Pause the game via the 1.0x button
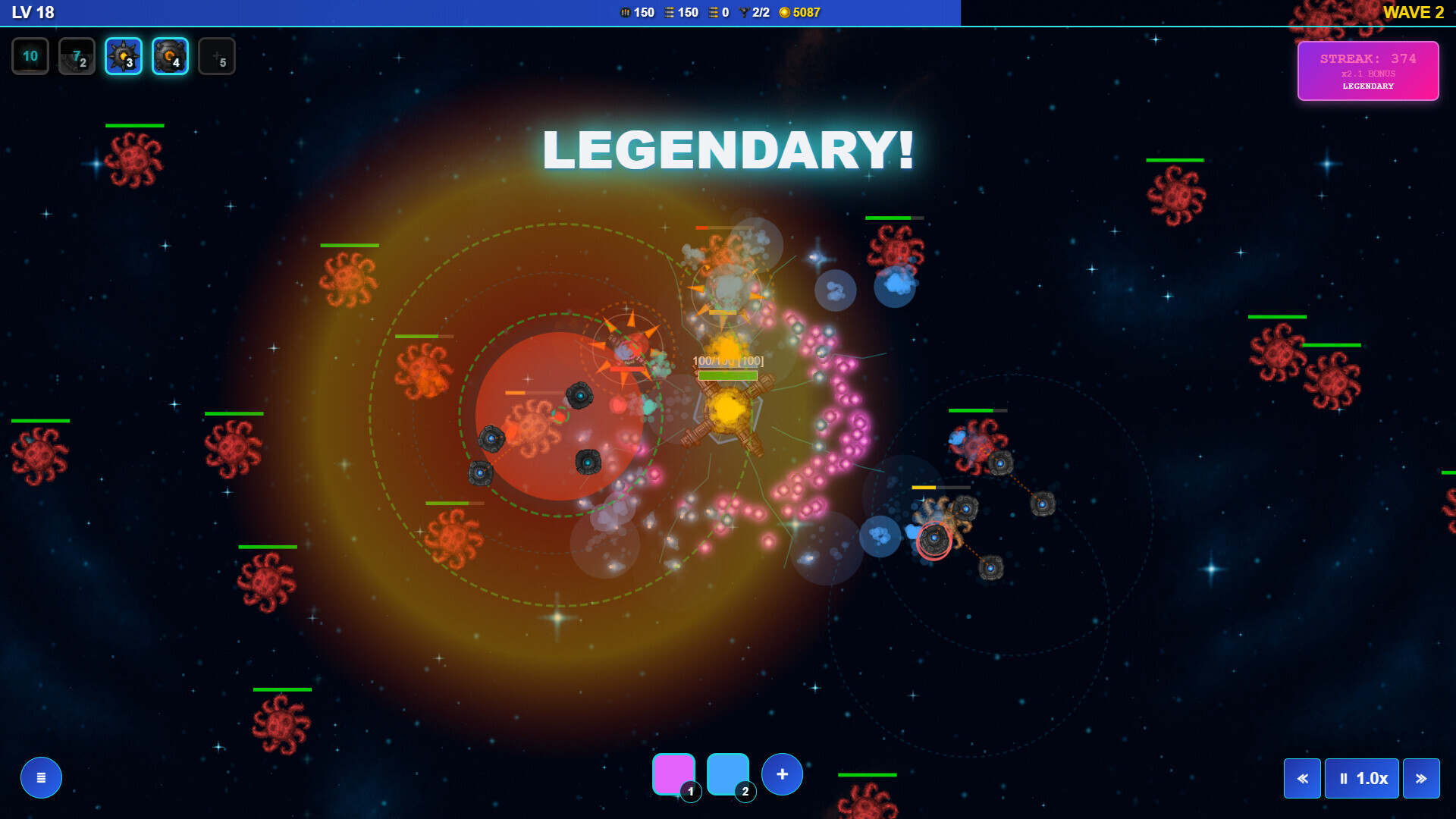 (1361, 778)
